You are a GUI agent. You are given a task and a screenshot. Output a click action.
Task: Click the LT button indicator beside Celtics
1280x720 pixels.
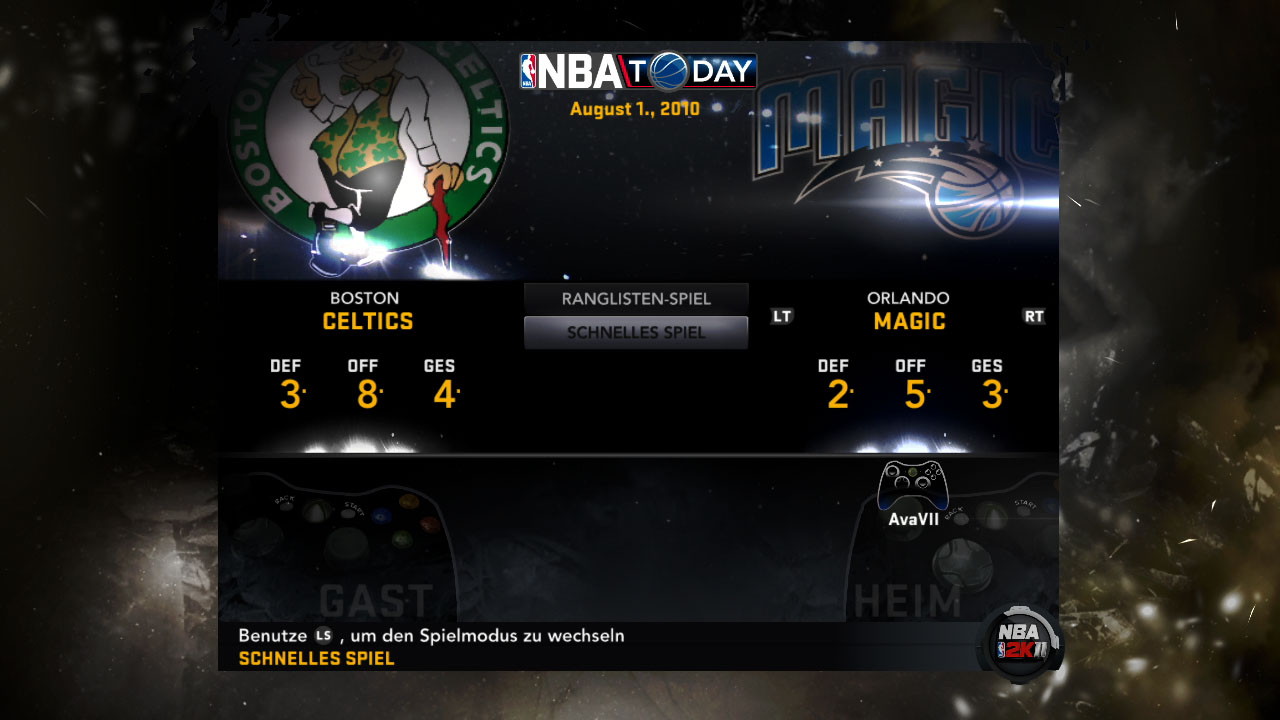(x=781, y=315)
